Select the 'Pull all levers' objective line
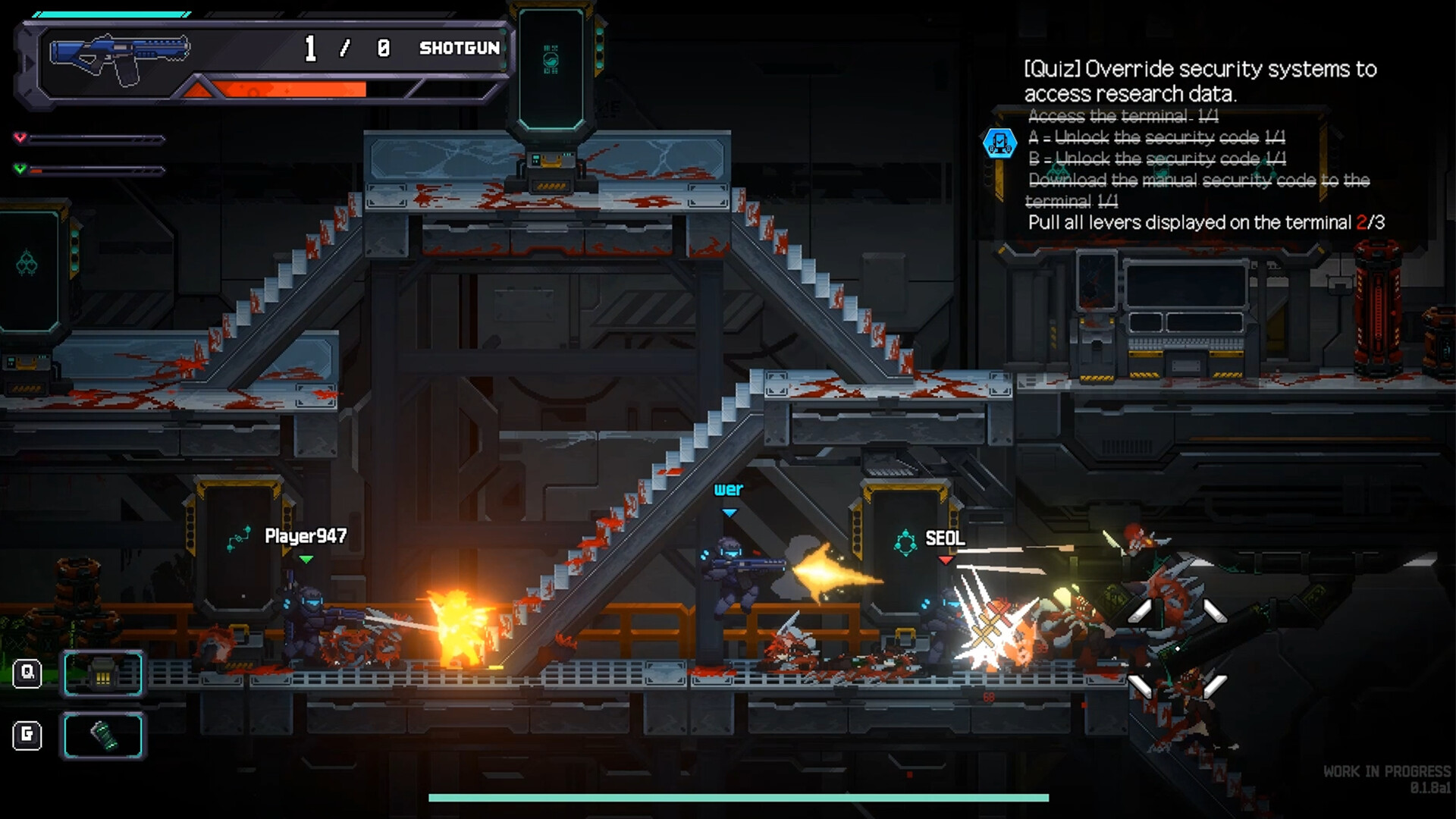This screenshot has height=819, width=1456. coord(1206,223)
